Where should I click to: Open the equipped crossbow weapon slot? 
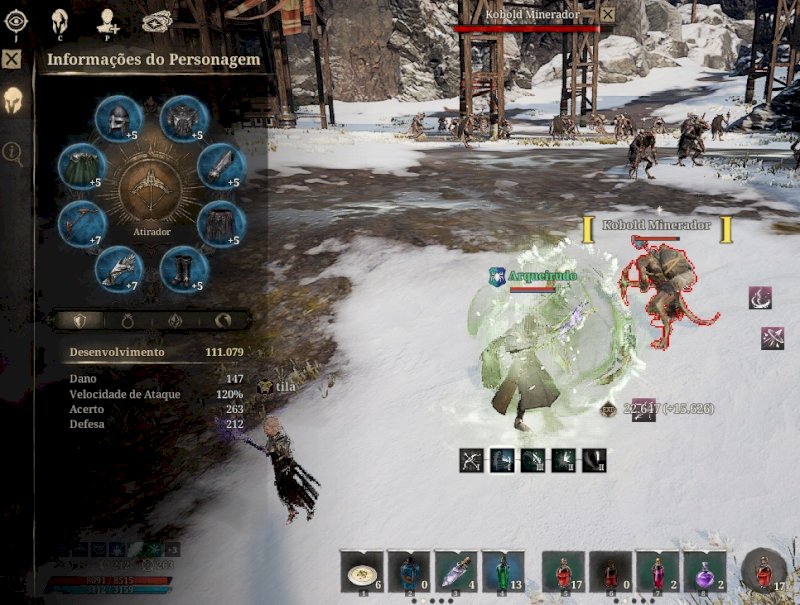click(x=81, y=224)
